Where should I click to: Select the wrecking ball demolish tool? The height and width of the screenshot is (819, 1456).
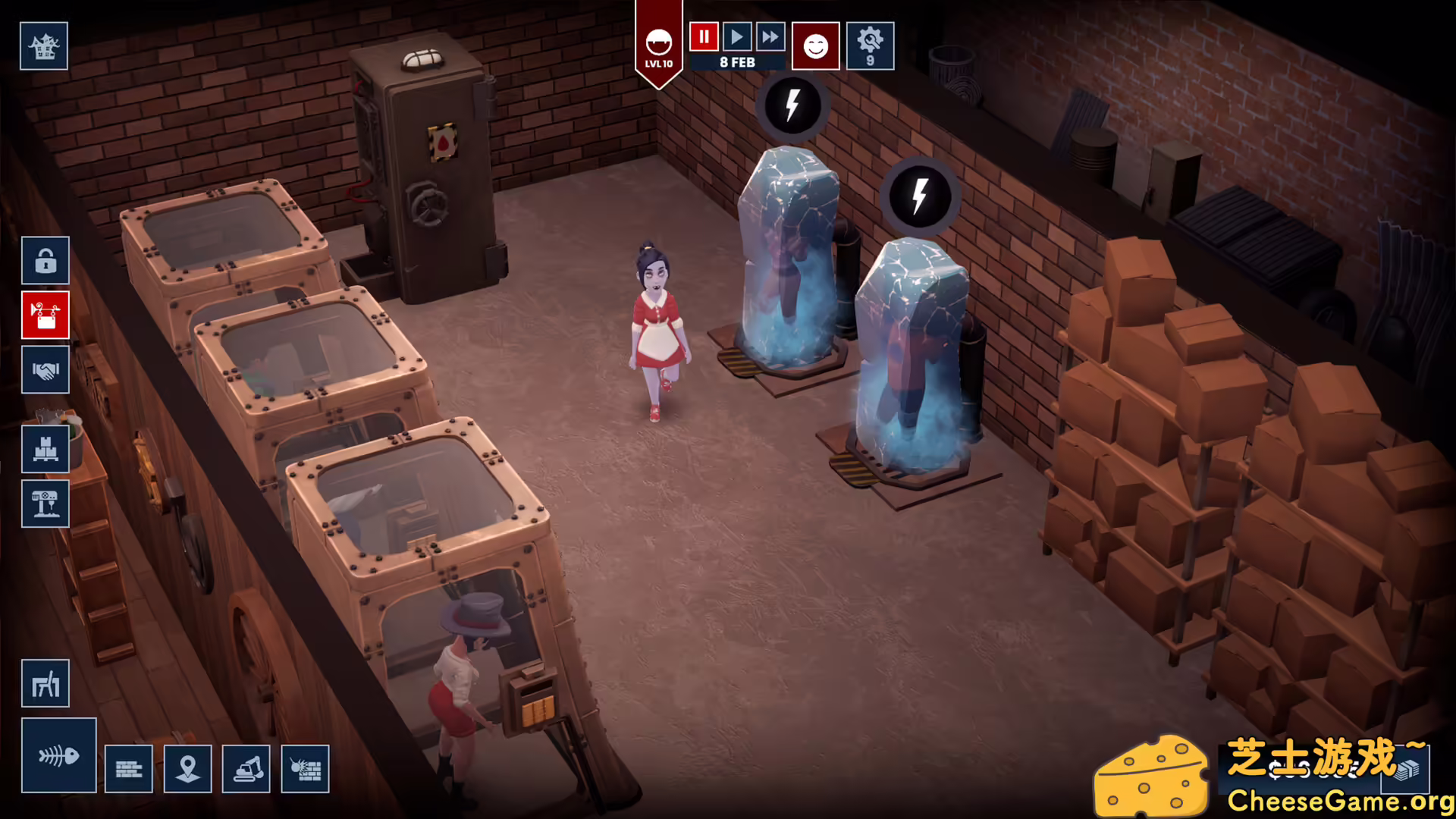pos(305,768)
